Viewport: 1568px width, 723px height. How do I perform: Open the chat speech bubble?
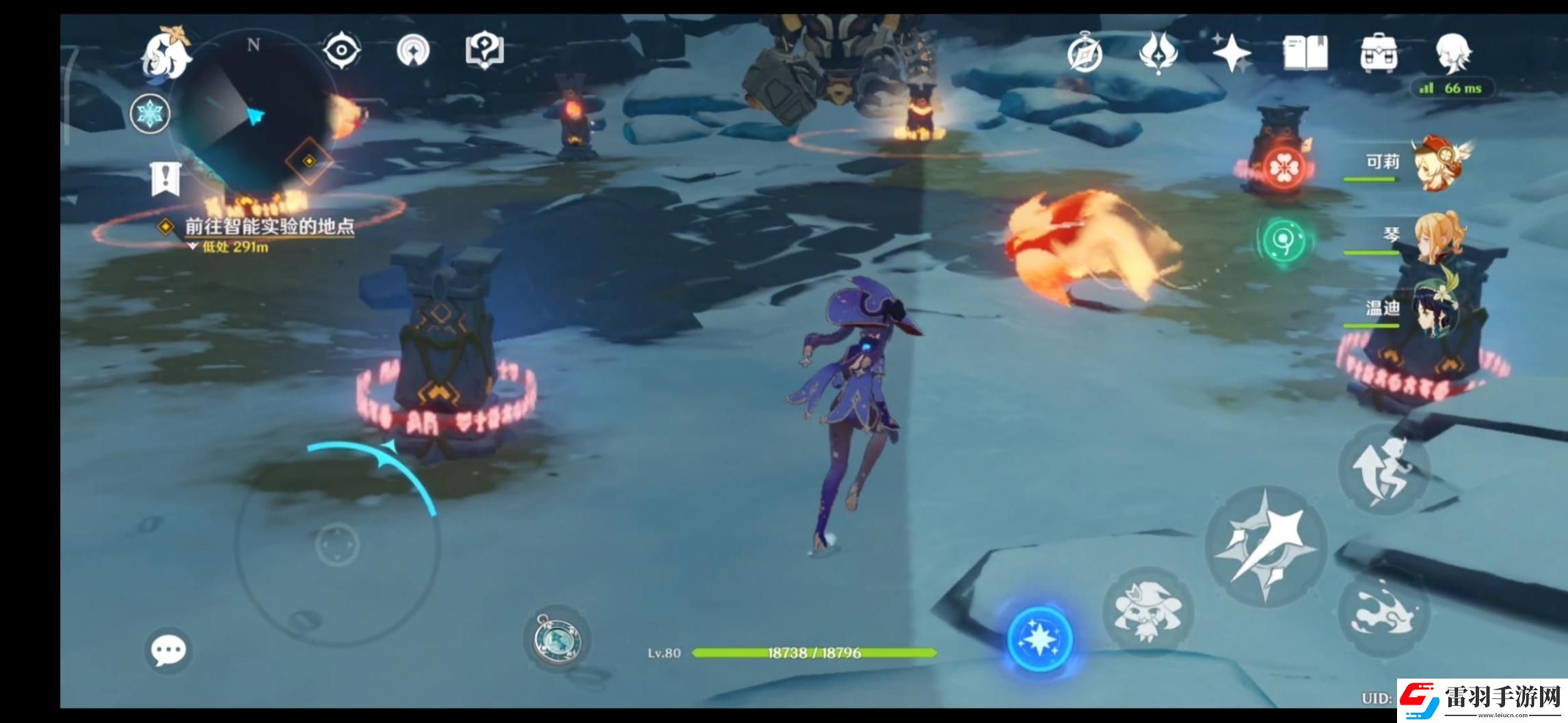(168, 650)
